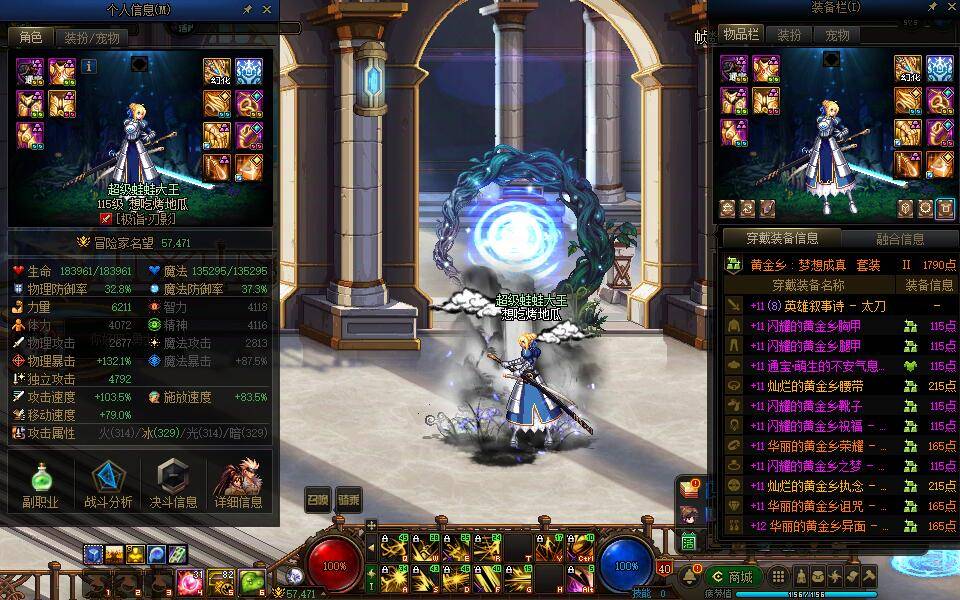The height and width of the screenshot is (600, 960).
Task: Select the 灿烂的黄金乡腰带 belt row
Action: pyautogui.click(x=820, y=385)
